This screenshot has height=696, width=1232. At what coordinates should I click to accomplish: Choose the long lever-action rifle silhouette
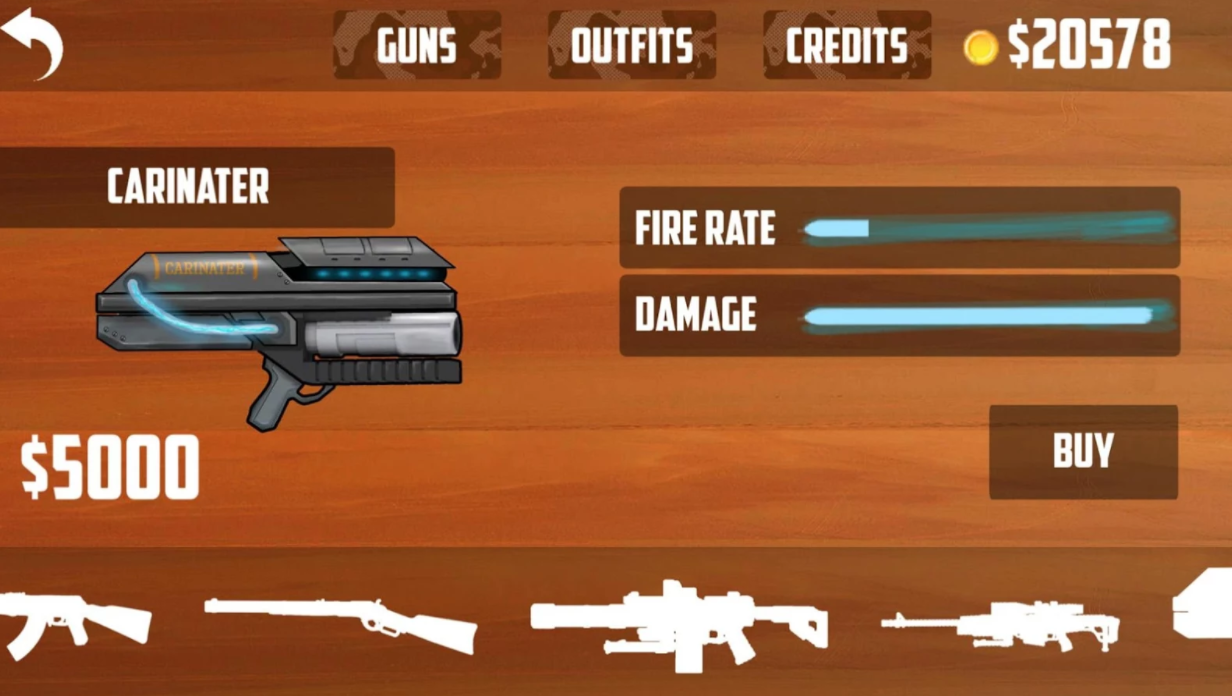[x=342, y=622]
